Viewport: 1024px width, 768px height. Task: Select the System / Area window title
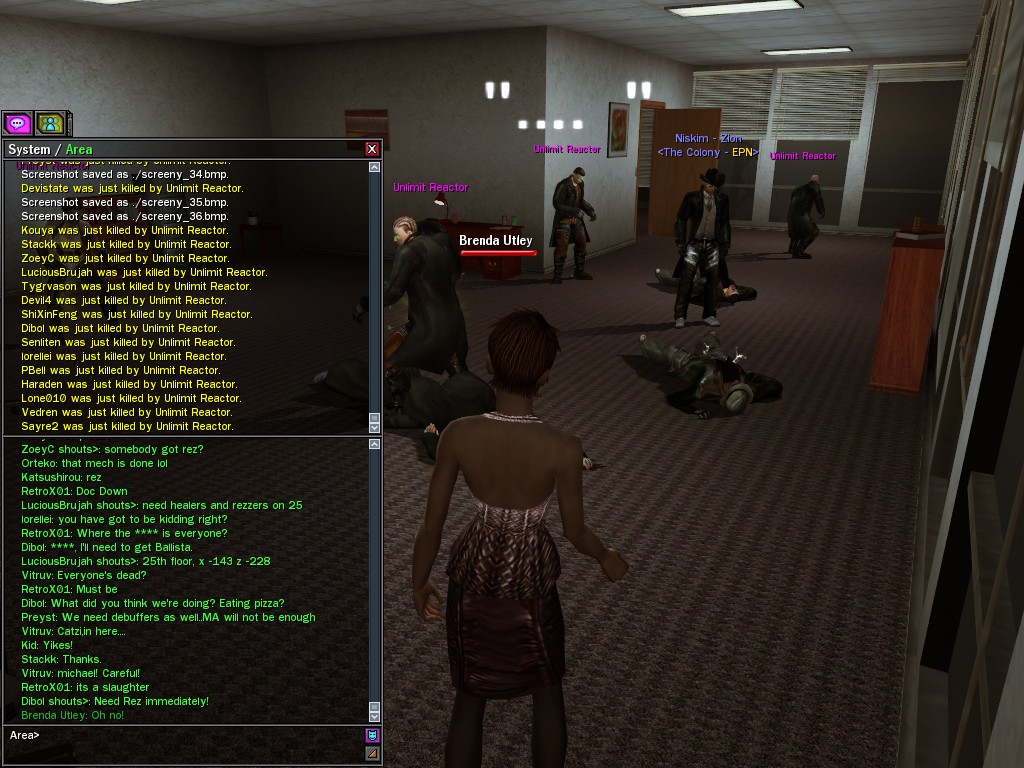coord(50,149)
